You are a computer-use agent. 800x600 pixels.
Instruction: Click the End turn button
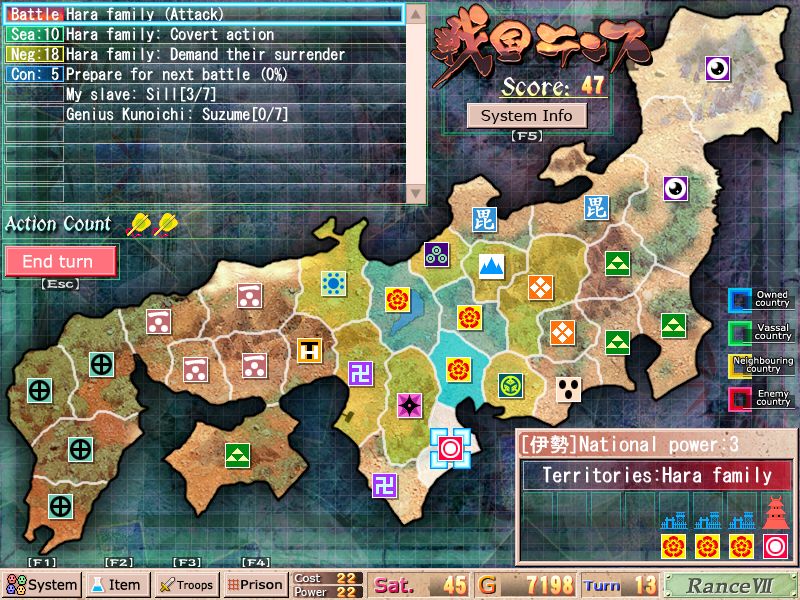[60, 262]
